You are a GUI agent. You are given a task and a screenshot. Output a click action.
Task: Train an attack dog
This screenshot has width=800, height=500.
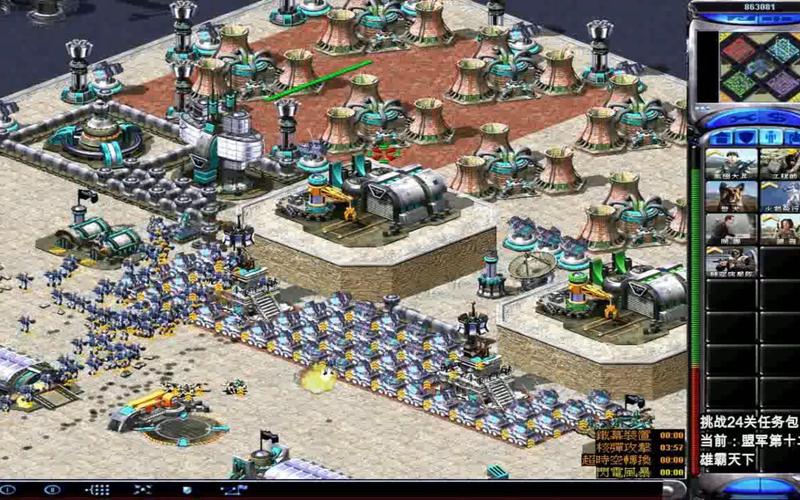click(731, 197)
